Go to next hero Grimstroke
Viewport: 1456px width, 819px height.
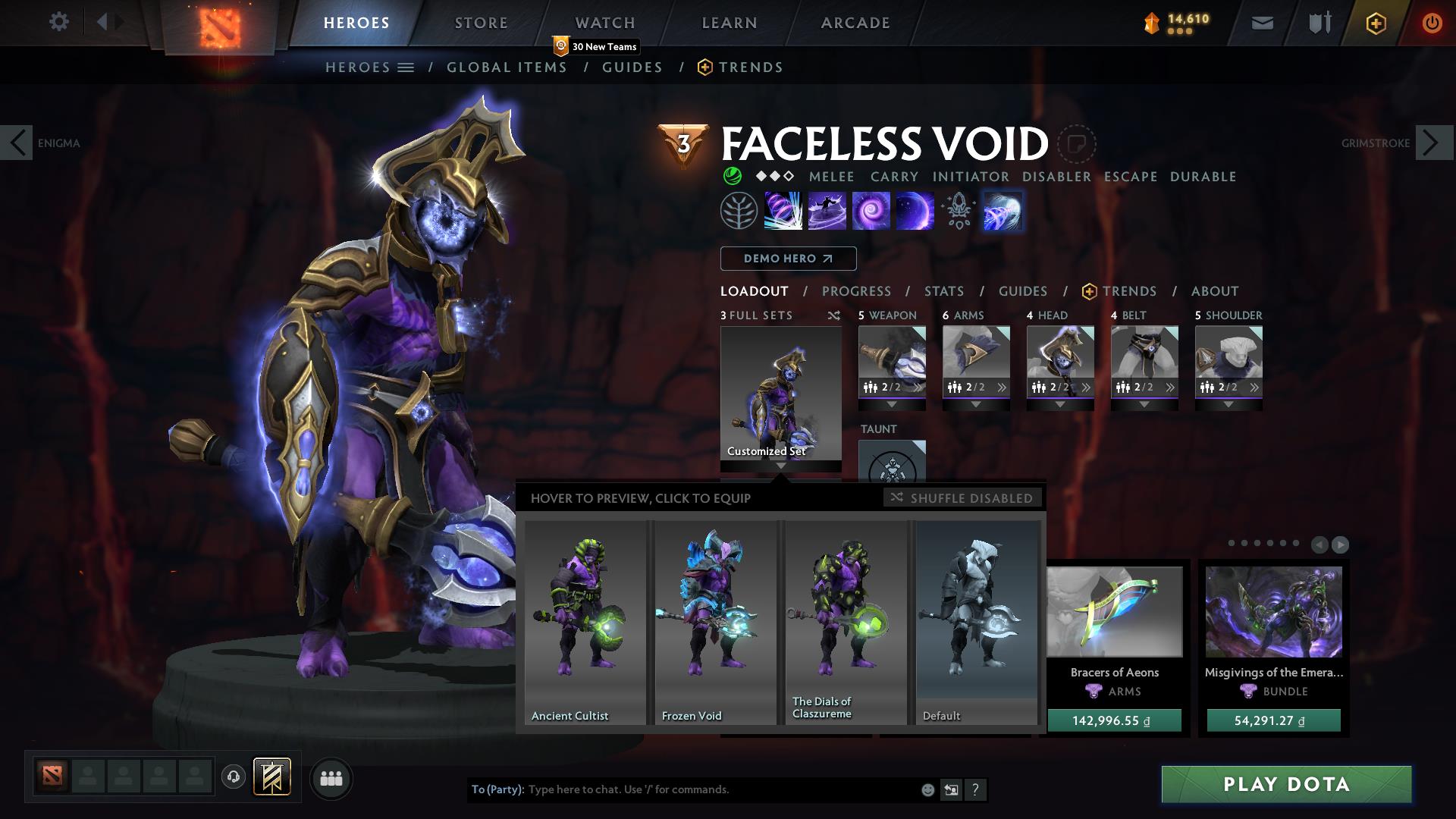(x=1433, y=143)
